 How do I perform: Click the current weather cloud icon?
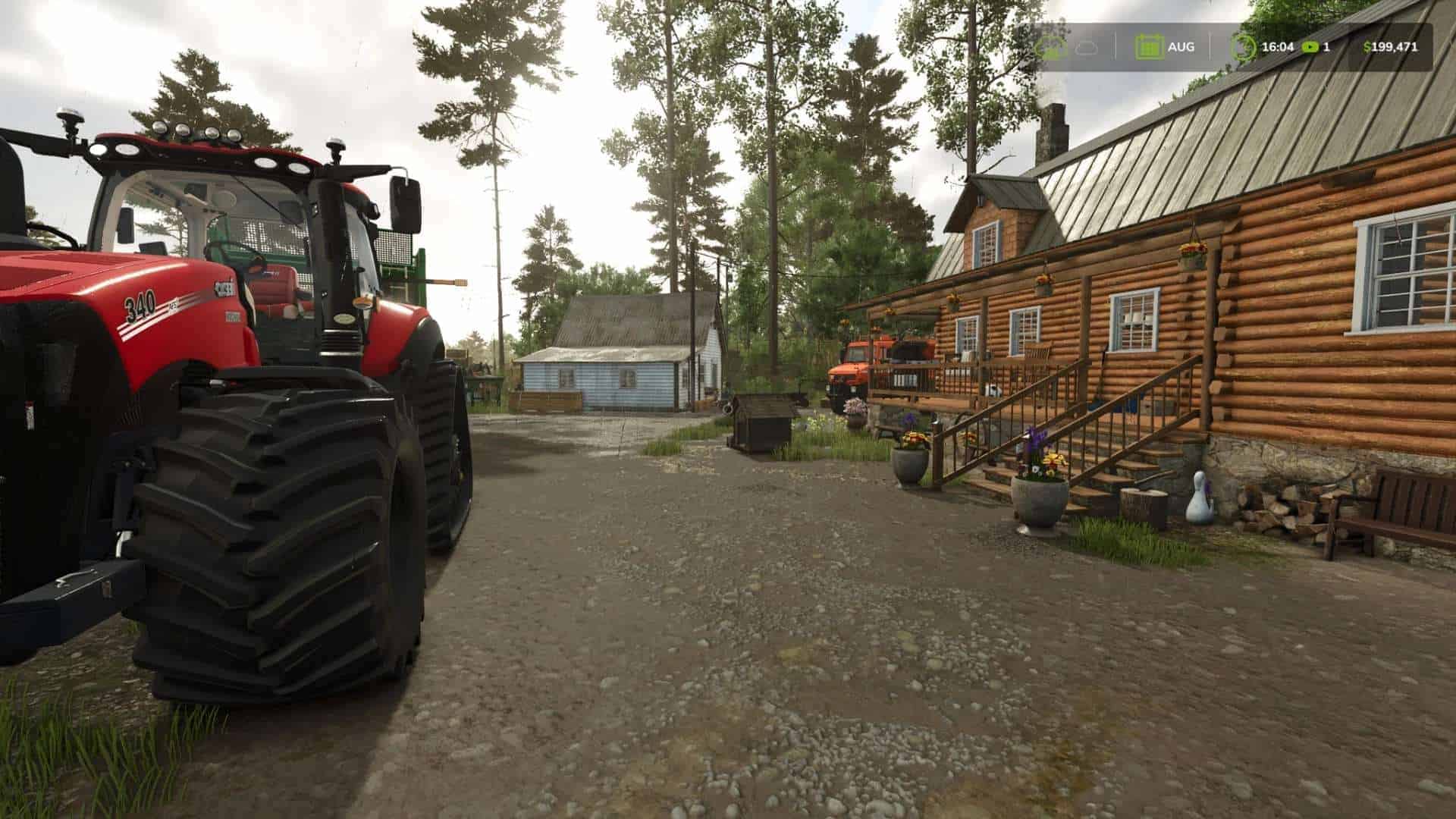(x=1053, y=45)
